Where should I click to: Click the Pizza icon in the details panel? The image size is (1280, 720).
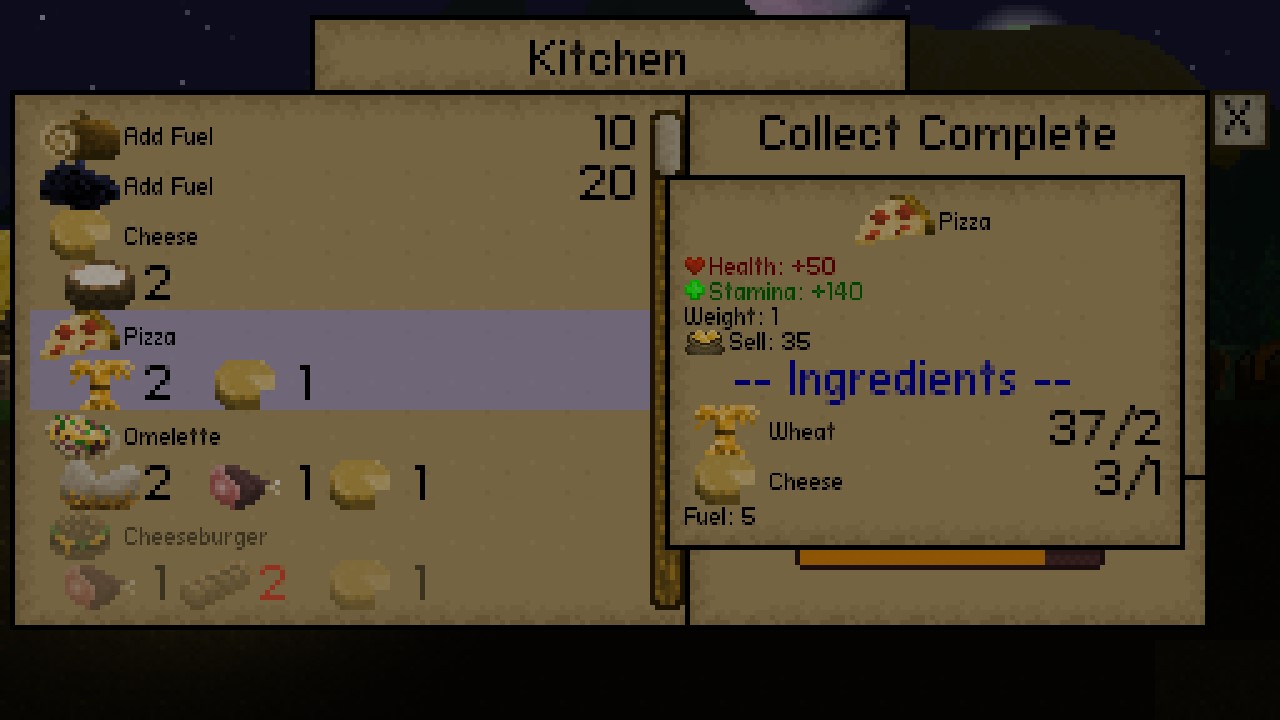893,217
